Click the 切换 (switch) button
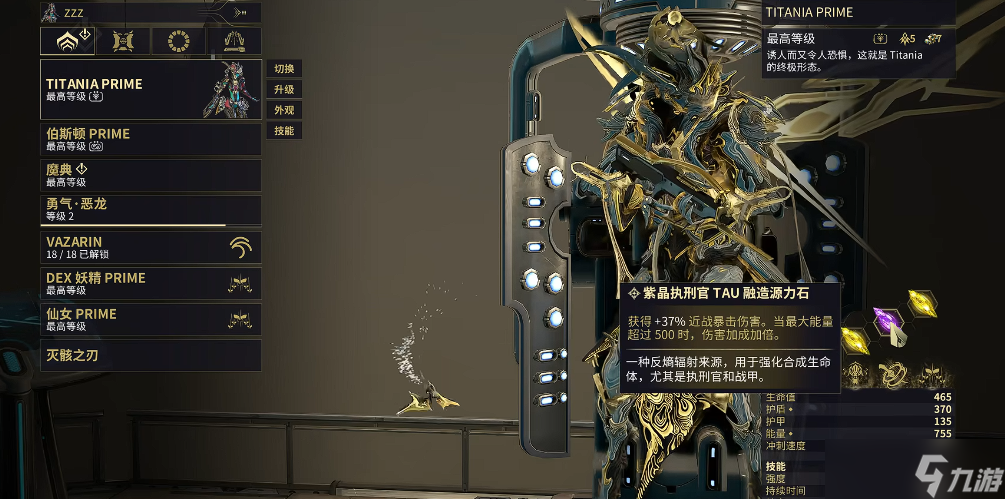The height and width of the screenshot is (499, 1005). coord(284,69)
